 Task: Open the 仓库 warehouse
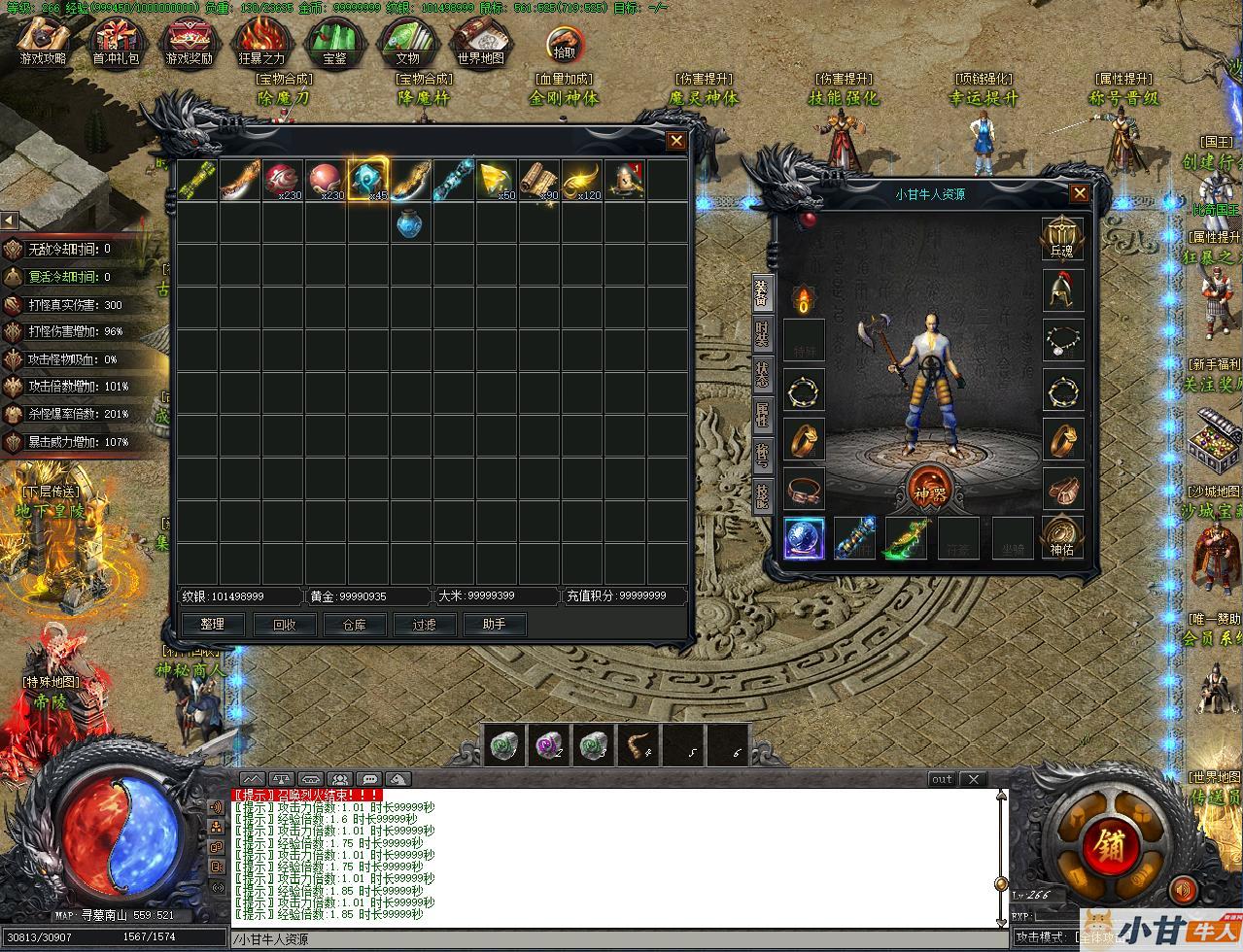(x=354, y=625)
